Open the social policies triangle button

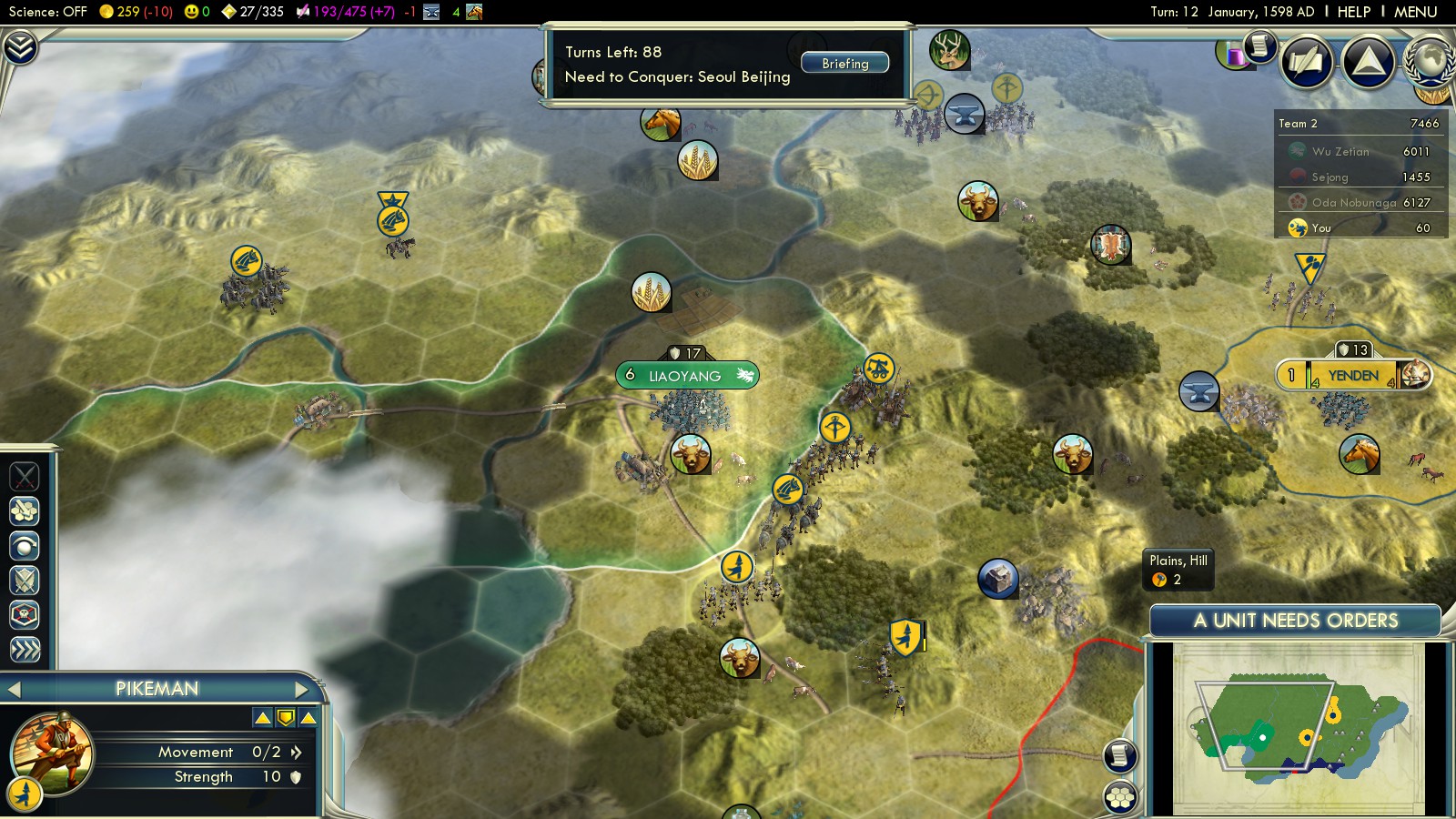point(1368,61)
